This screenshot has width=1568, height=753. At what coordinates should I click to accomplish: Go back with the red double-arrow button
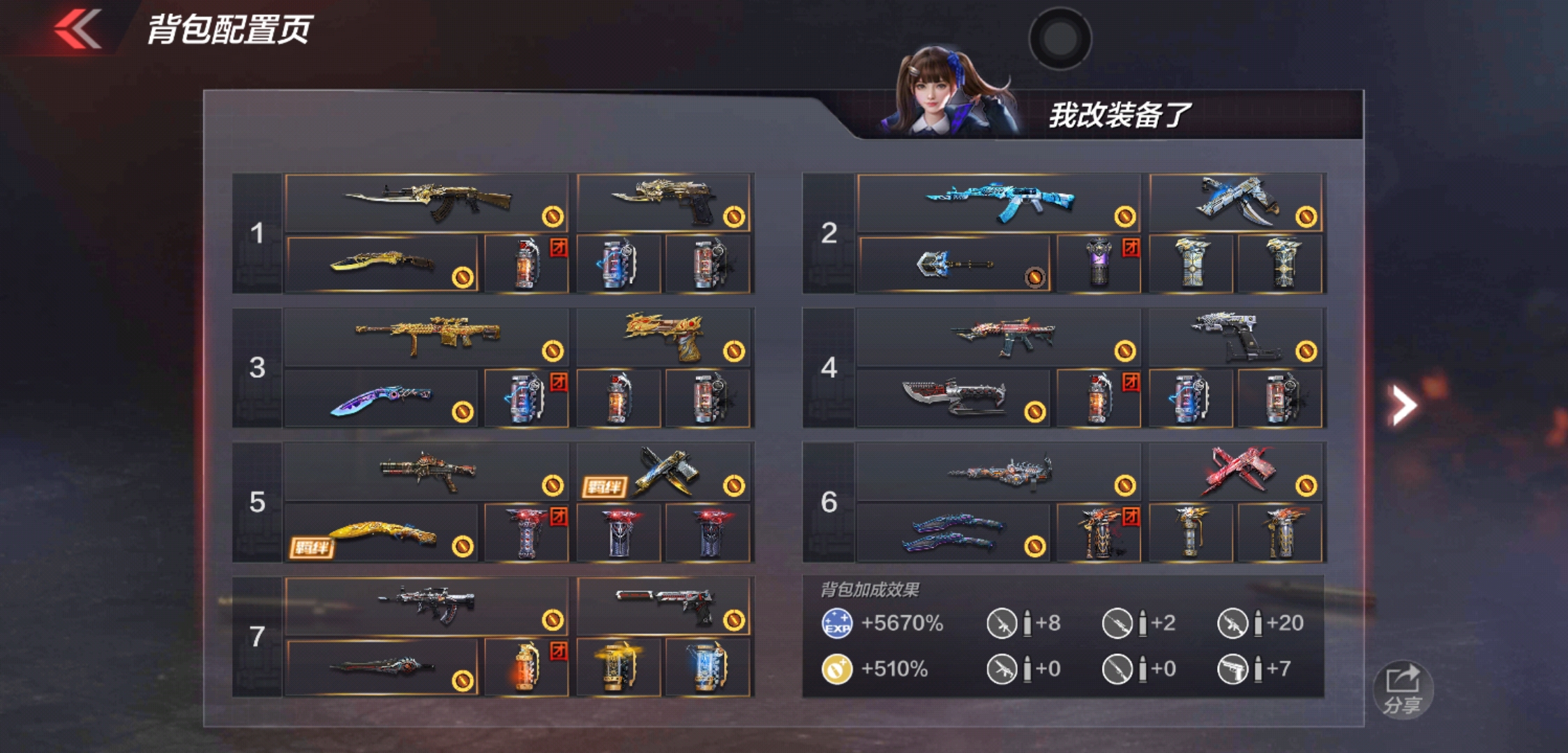pyautogui.click(x=78, y=29)
